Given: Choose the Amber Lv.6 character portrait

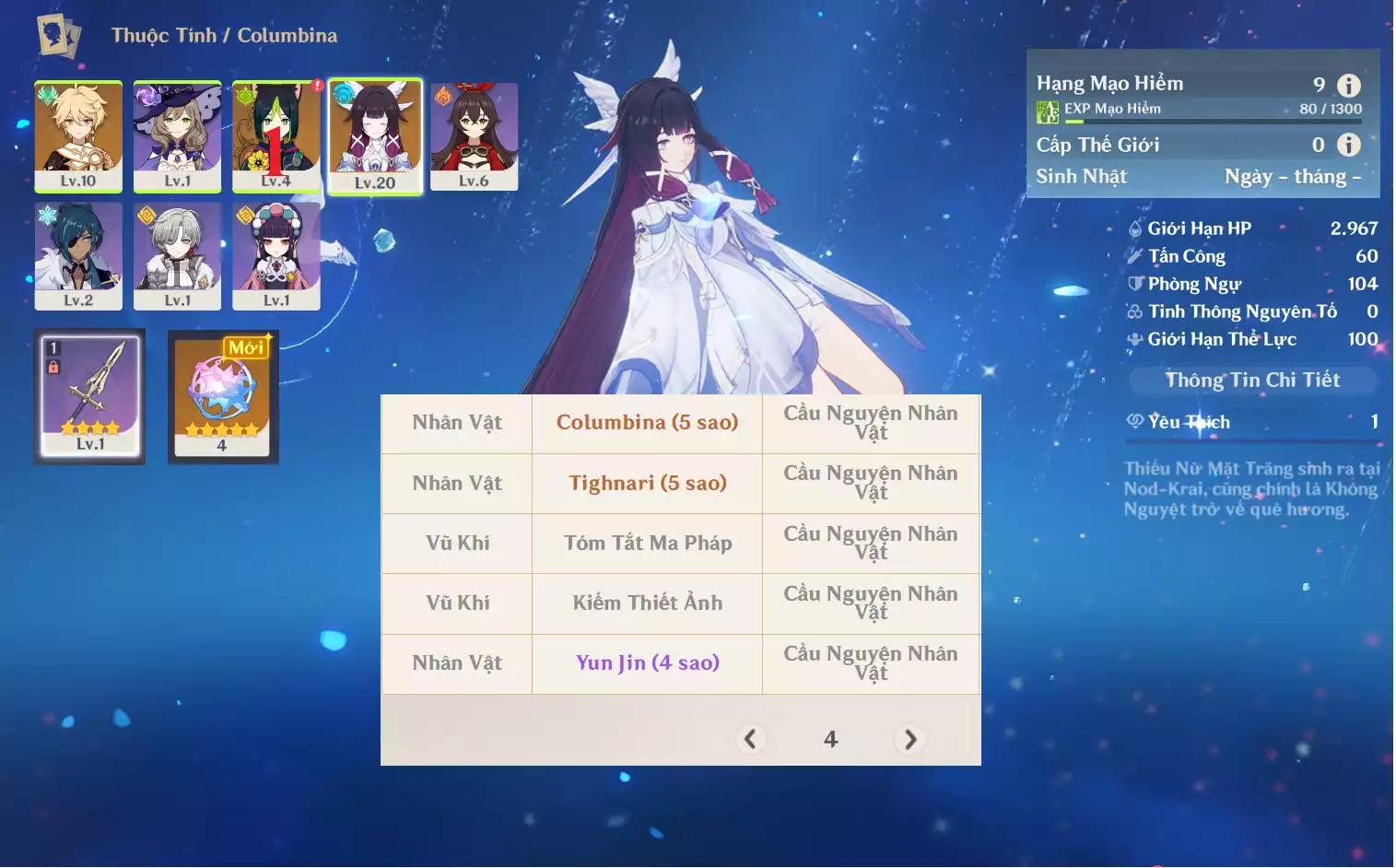Looking at the screenshot, I should click(x=474, y=135).
